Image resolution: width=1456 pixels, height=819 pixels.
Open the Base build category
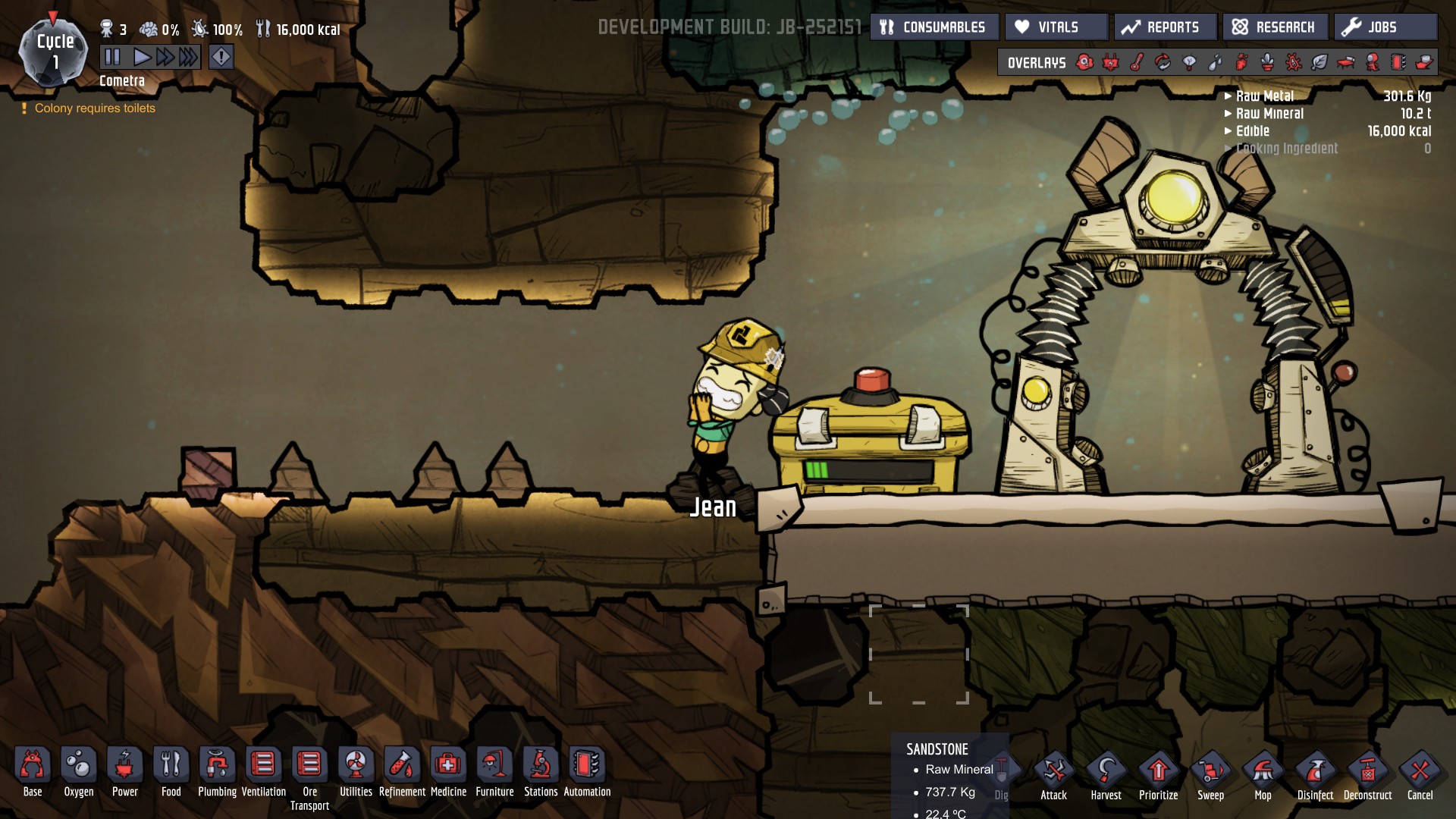[x=33, y=766]
